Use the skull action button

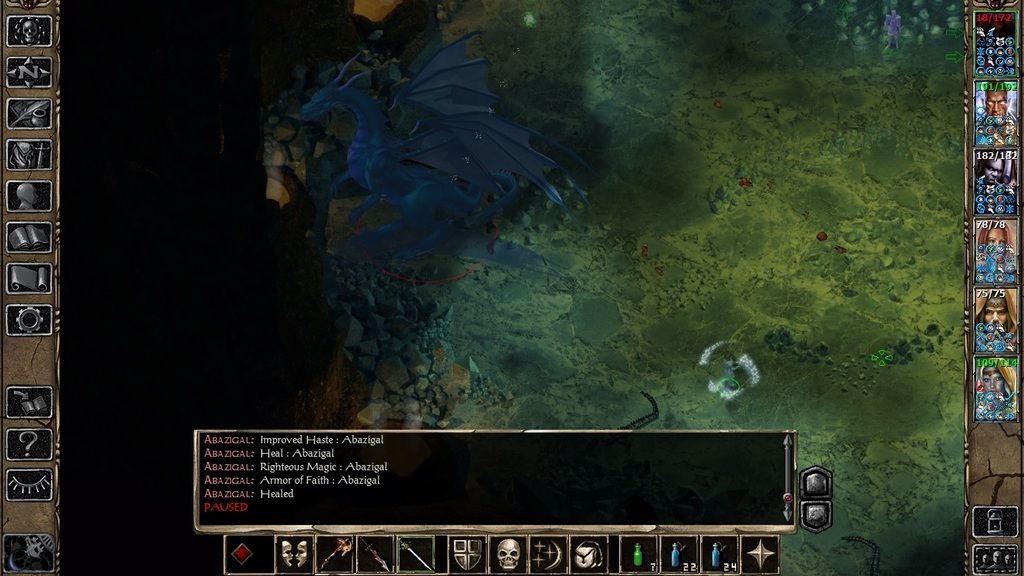(x=508, y=555)
